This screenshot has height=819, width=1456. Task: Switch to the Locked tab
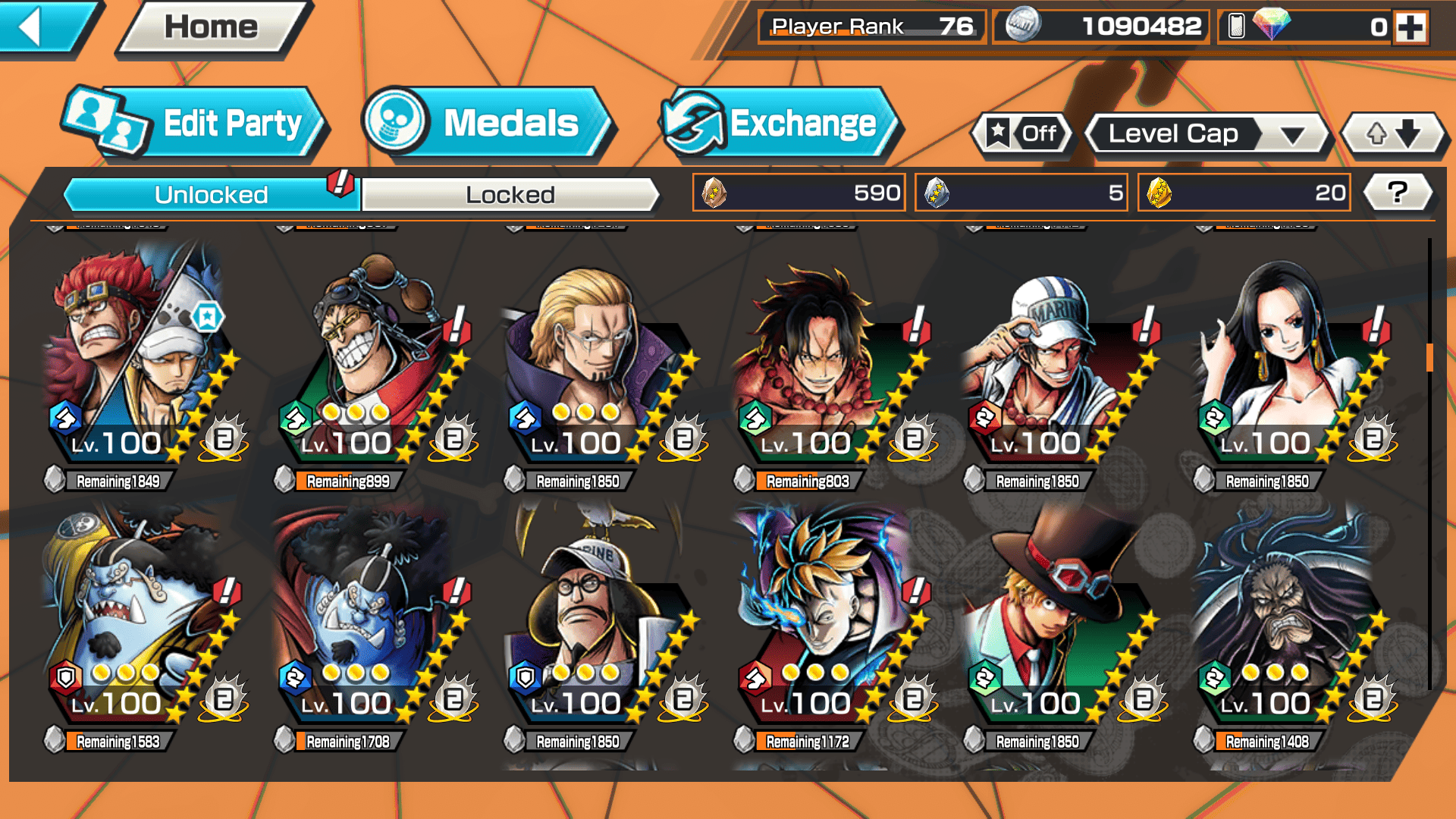click(x=510, y=195)
